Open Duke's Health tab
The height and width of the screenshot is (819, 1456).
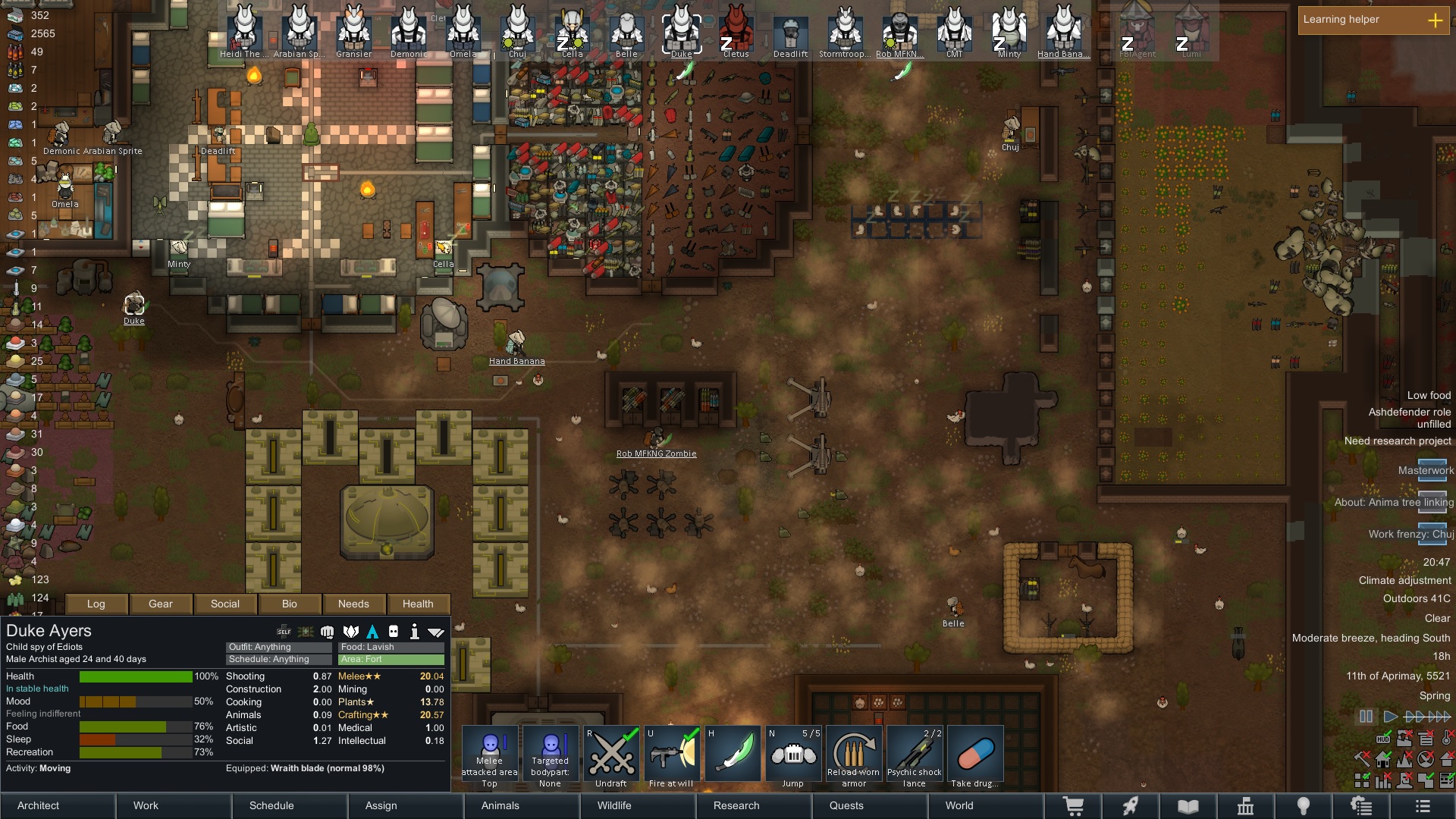[x=418, y=604]
